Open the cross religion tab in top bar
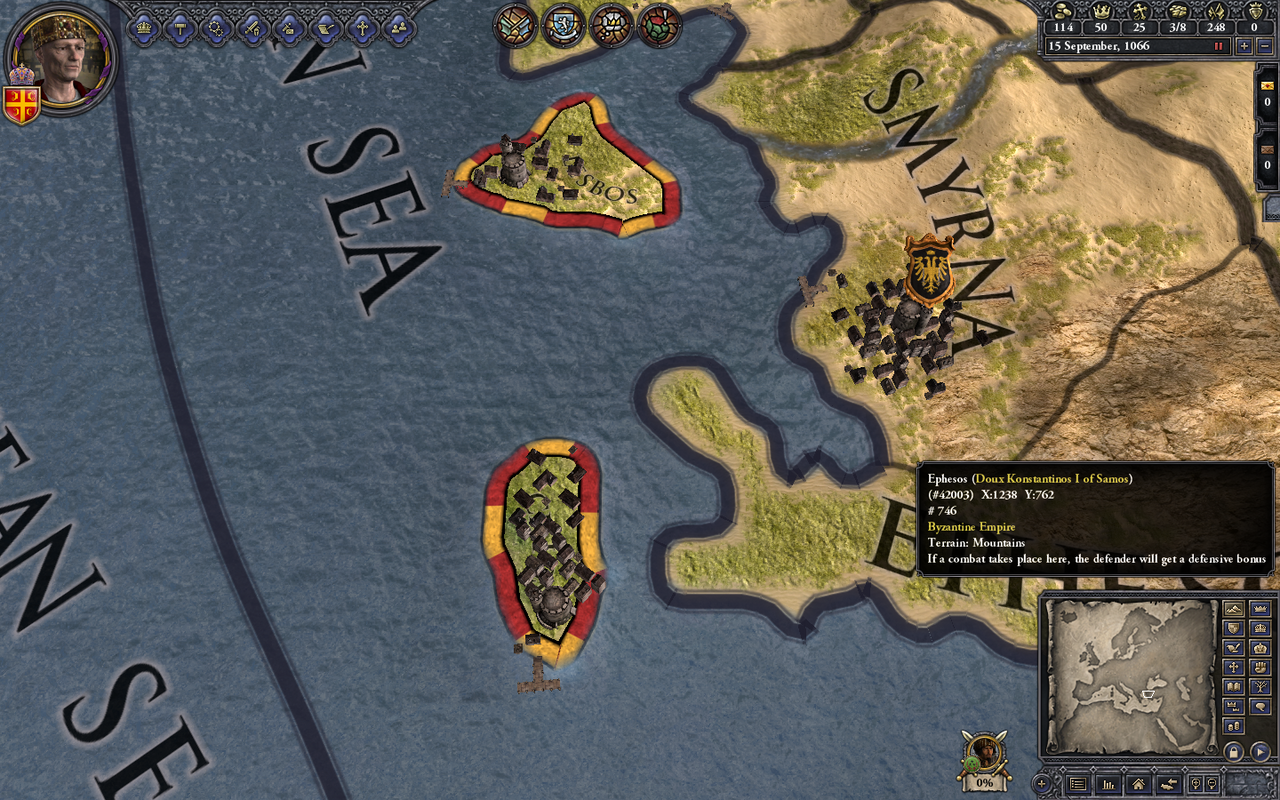Viewport: 1280px width, 800px height. pos(362,28)
